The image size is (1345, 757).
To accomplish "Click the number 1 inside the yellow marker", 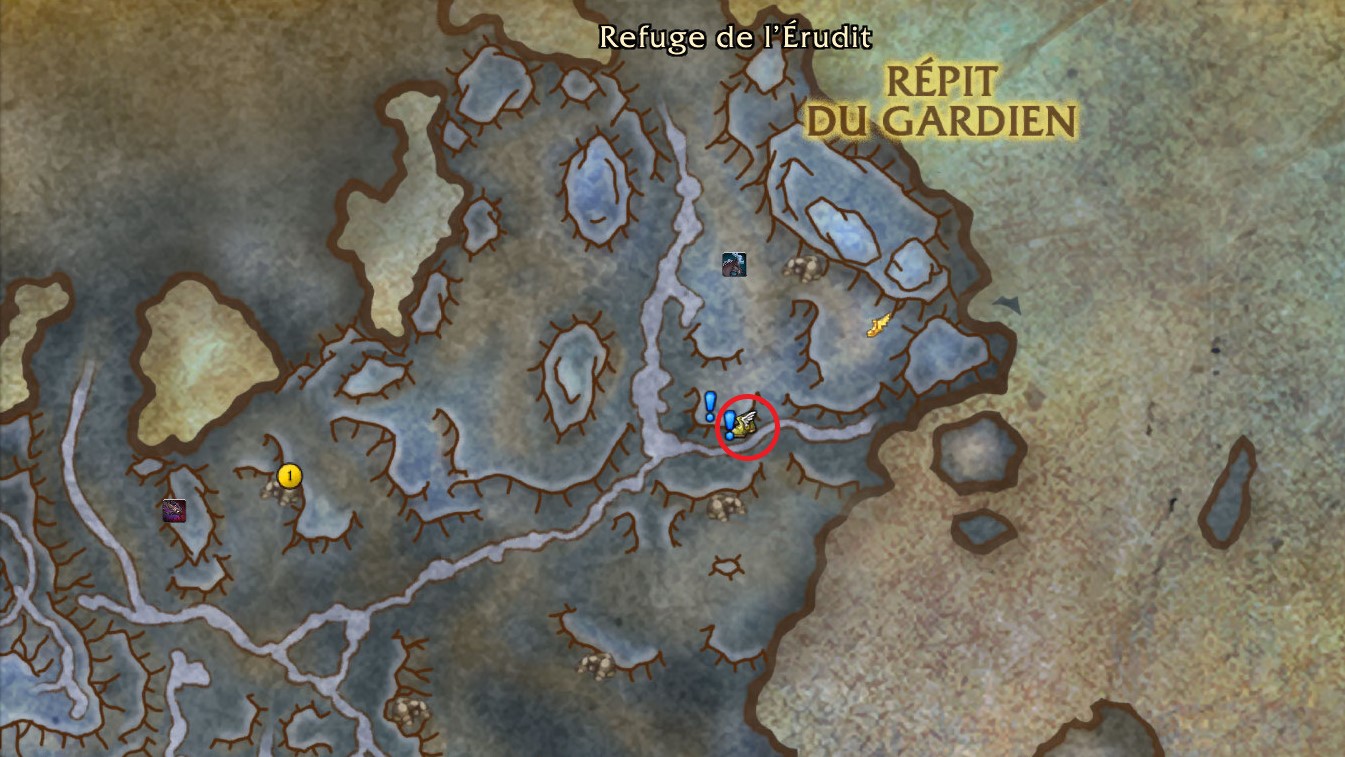I will click(288, 476).
